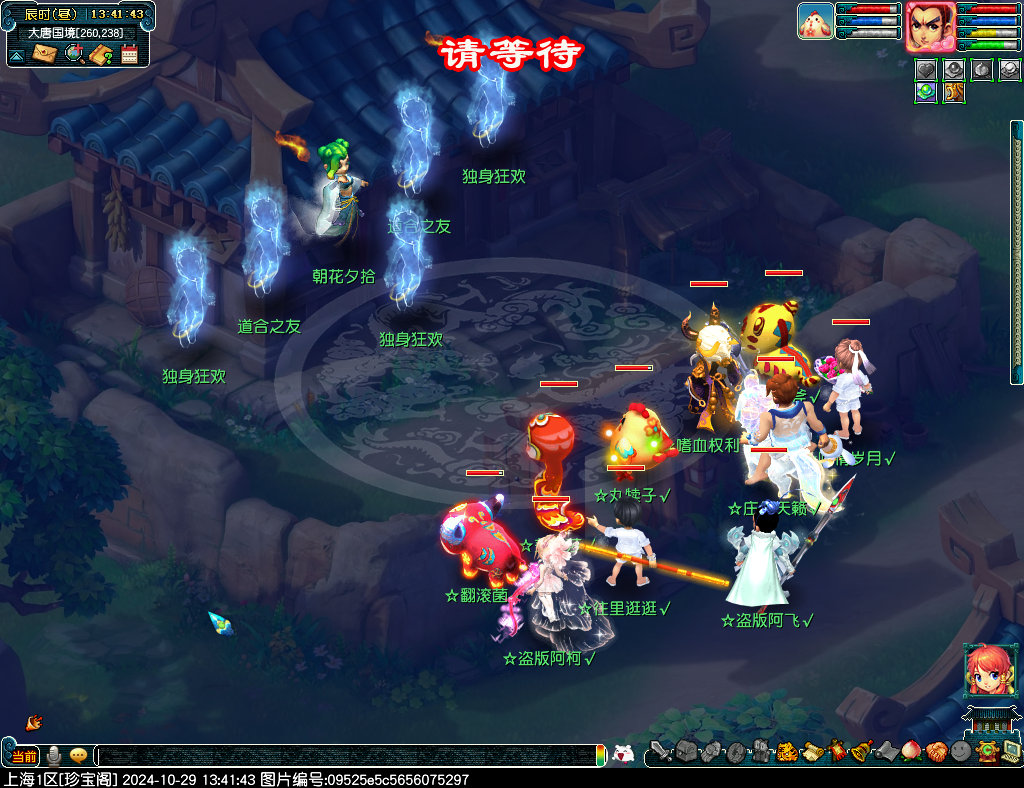Toggle the voice microphone icon

(54, 755)
